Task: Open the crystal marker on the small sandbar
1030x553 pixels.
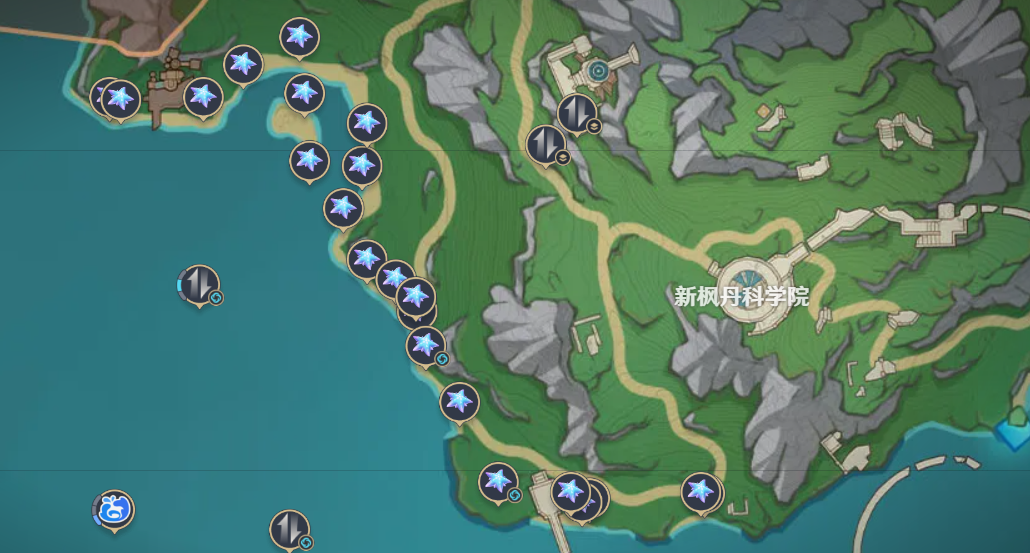Action: point(304,93)
